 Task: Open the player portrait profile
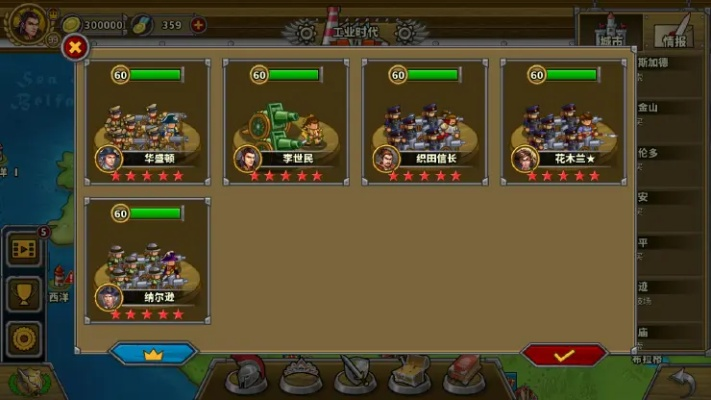point(27,22)
